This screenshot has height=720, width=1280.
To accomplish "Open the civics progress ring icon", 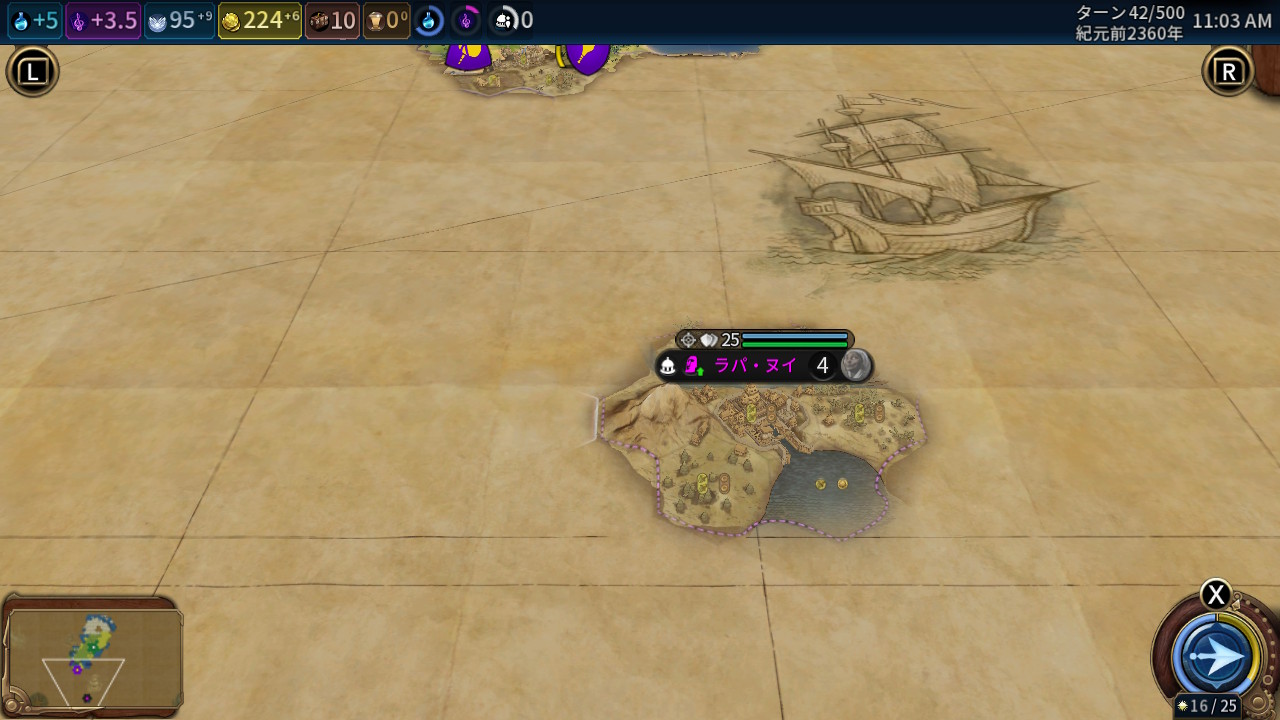I will [x=466, y=21].
